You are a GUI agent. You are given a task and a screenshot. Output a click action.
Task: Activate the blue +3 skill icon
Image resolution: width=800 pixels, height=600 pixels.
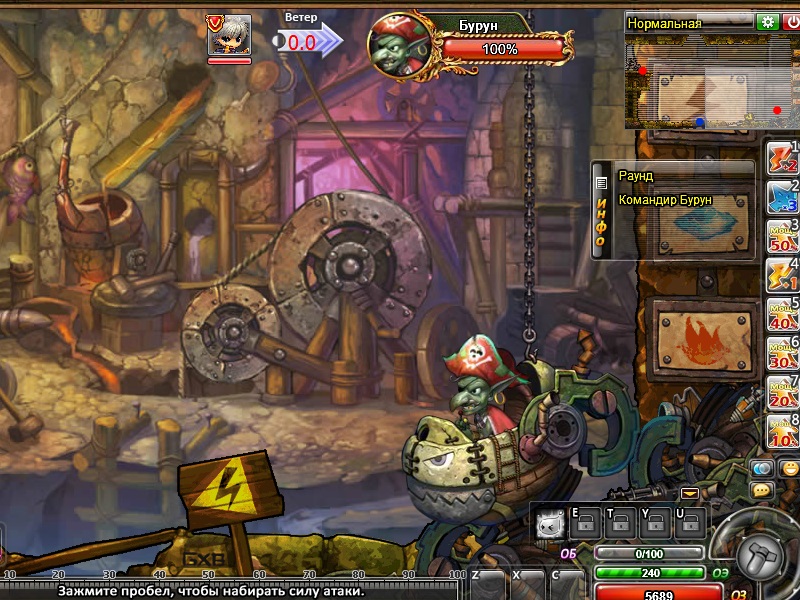point(780,198)
